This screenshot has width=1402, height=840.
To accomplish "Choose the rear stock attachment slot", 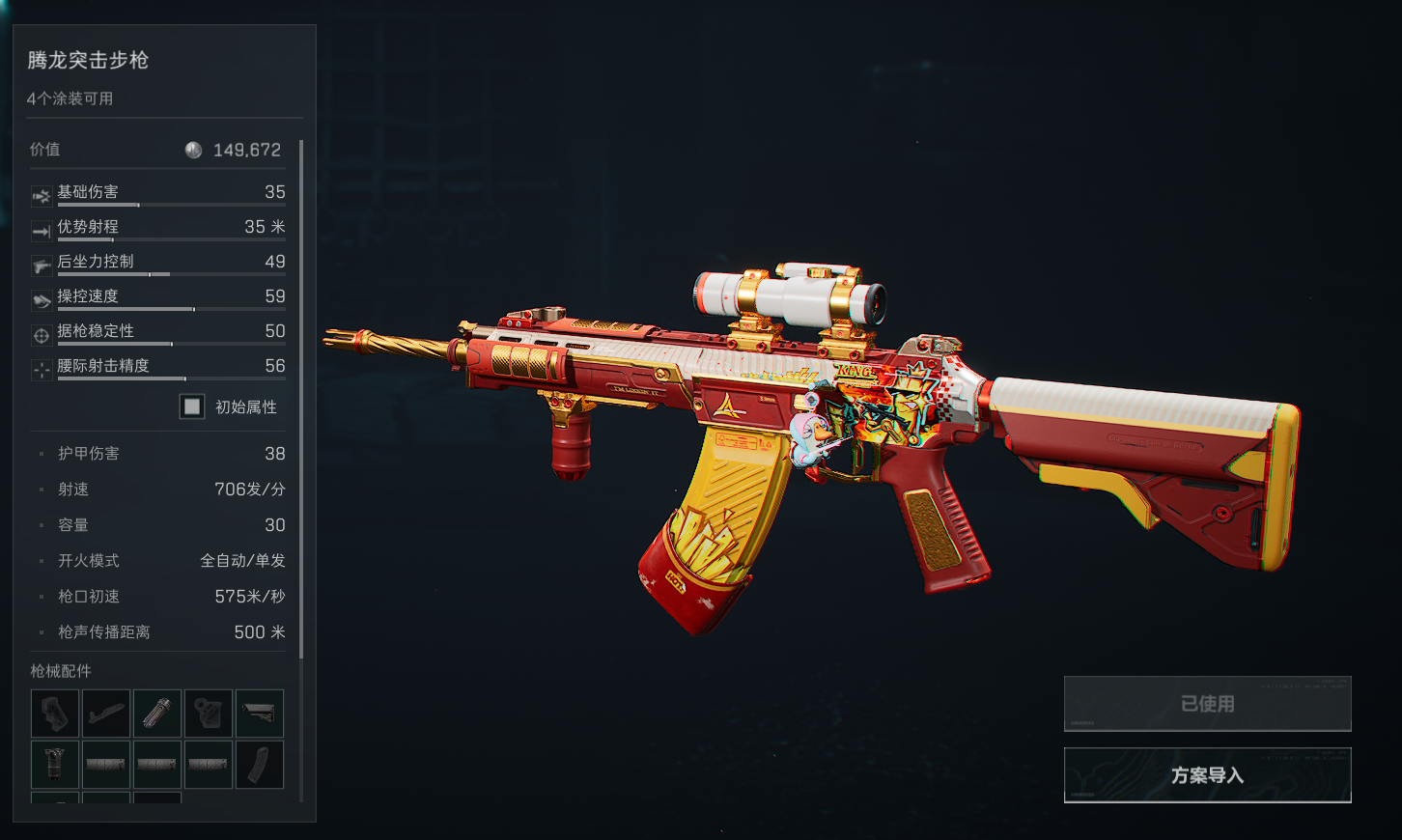I will (x=260, y=714).
